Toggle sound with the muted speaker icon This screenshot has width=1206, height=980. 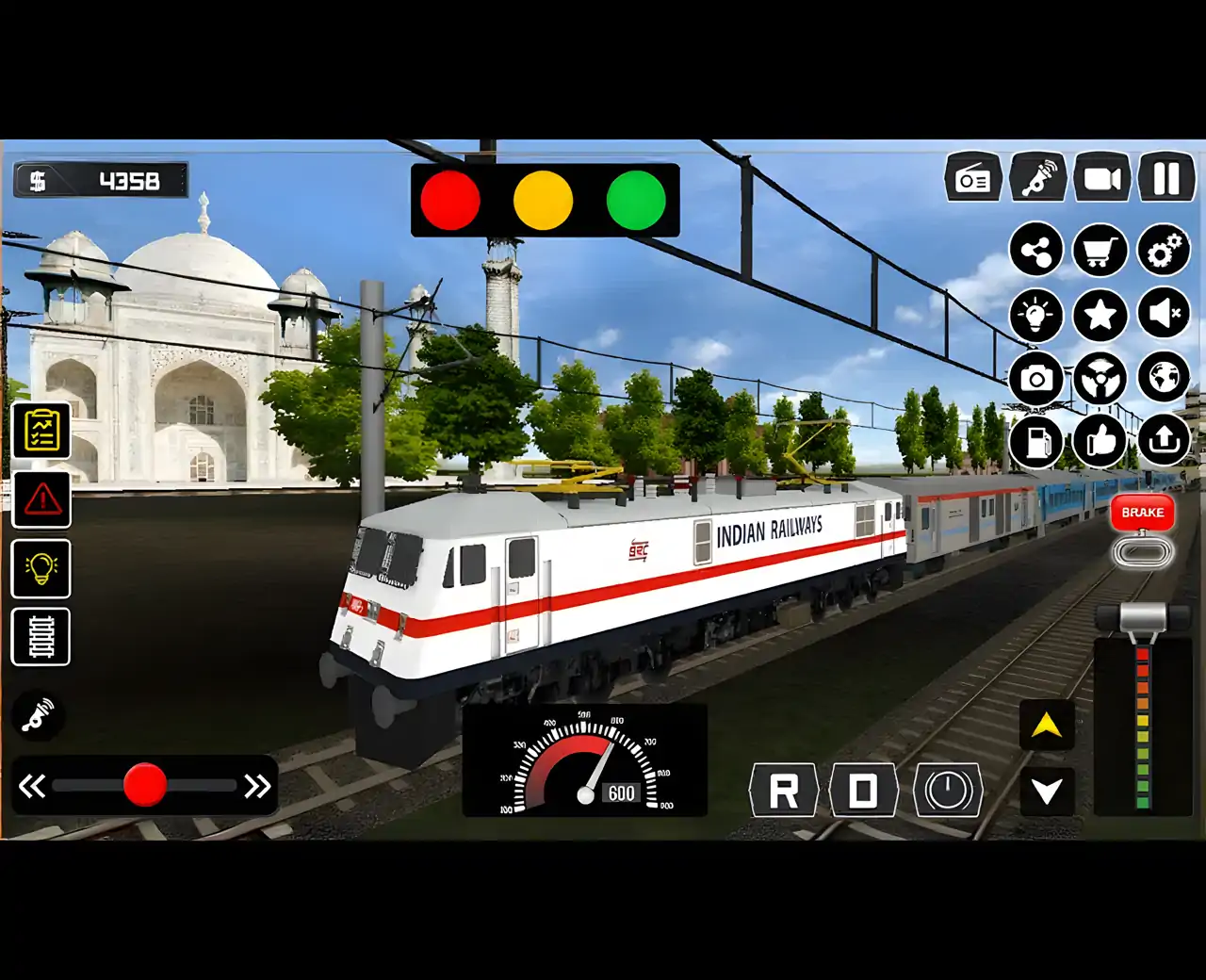[1165, 314]
